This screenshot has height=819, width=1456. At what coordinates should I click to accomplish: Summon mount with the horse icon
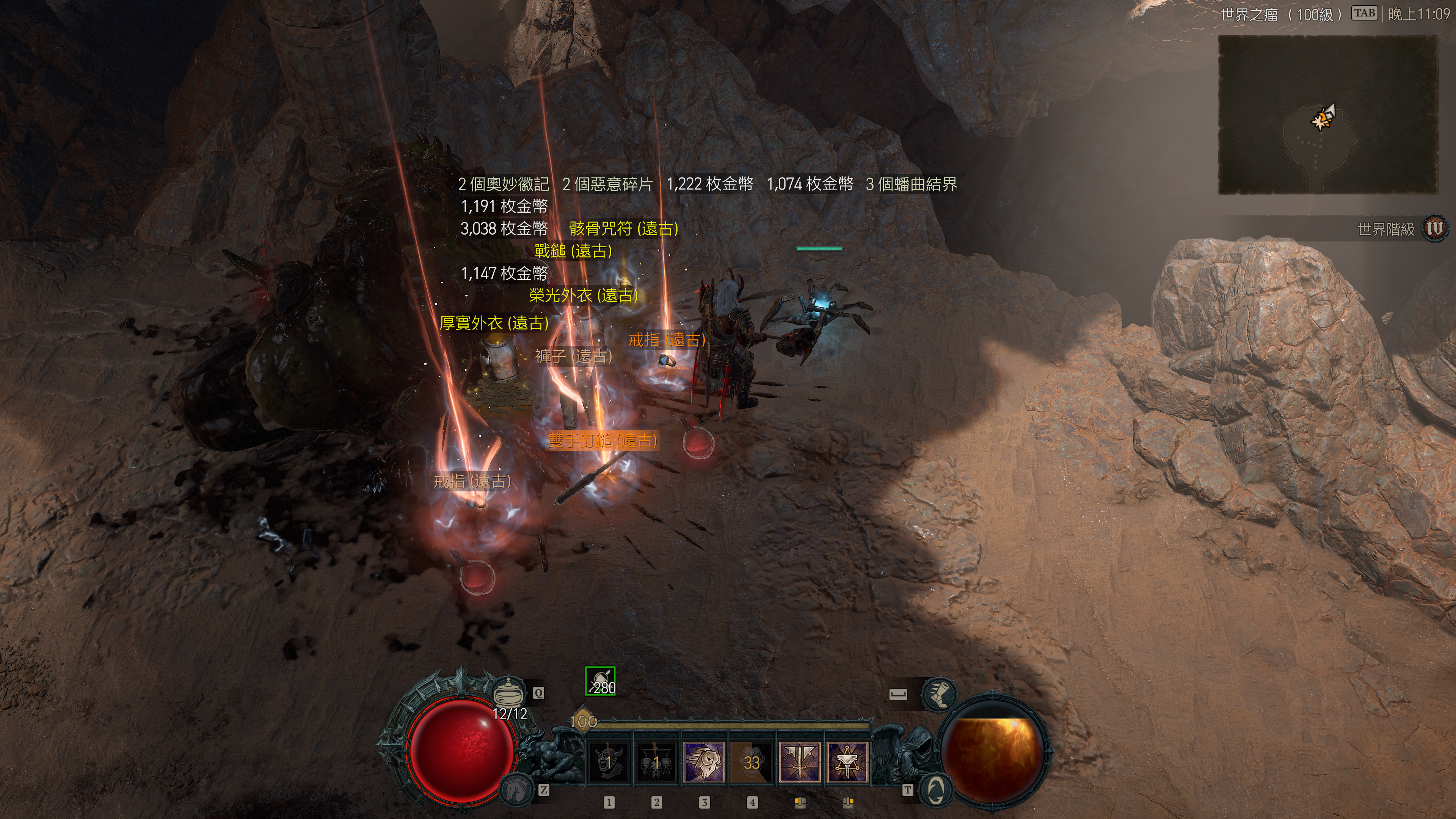pyautogui.click(x=516, y=789)
